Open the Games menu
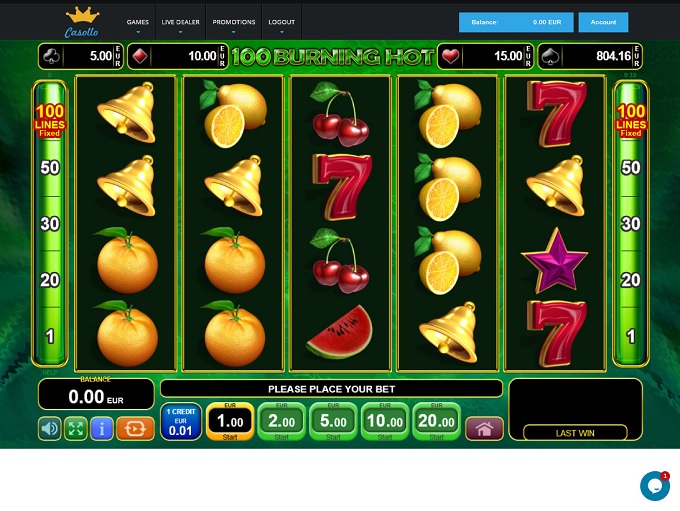Screen dimensions: 680x511 point(138,22)
